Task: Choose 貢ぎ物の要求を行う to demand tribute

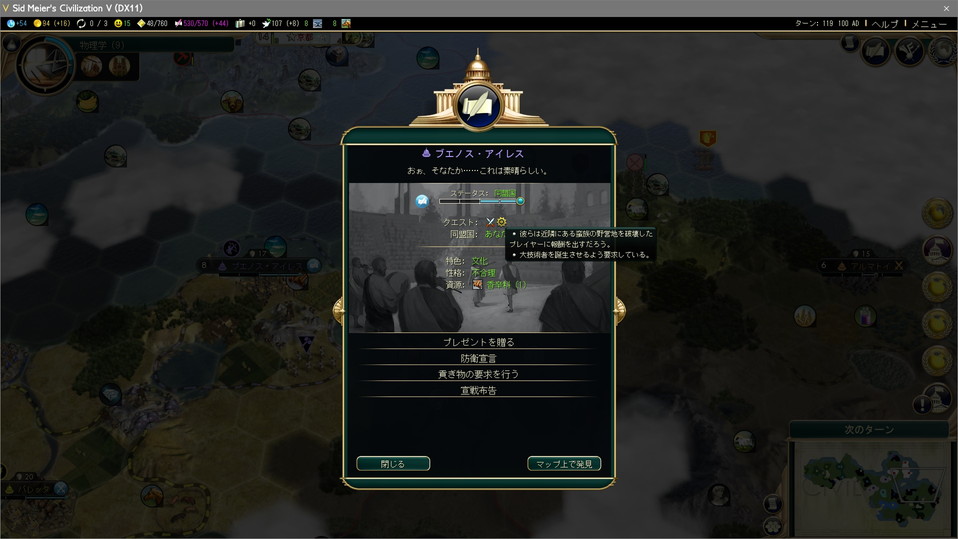Action: [478, 374]
